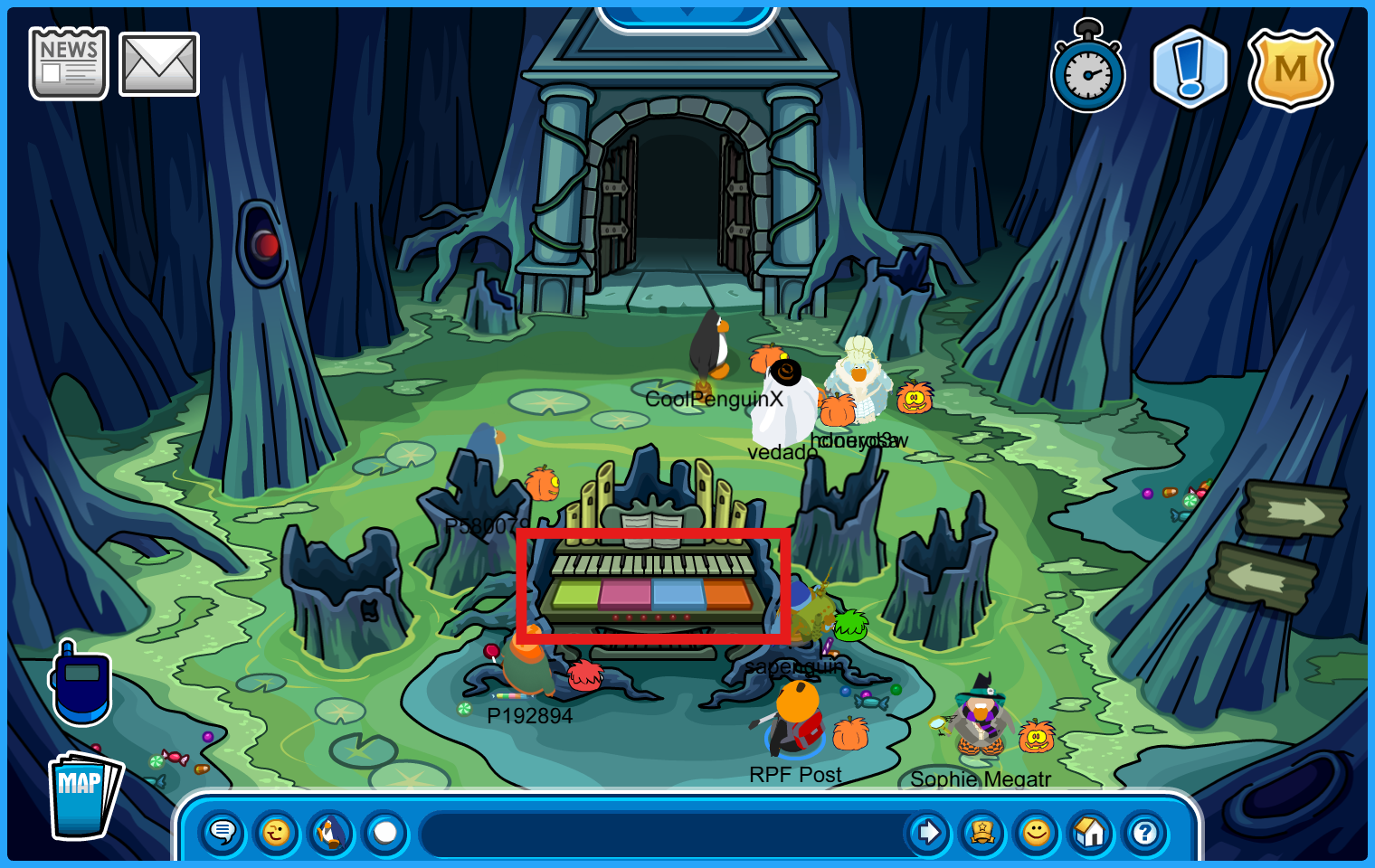
Task: Open the Map
Action: [x=82, y=794]
